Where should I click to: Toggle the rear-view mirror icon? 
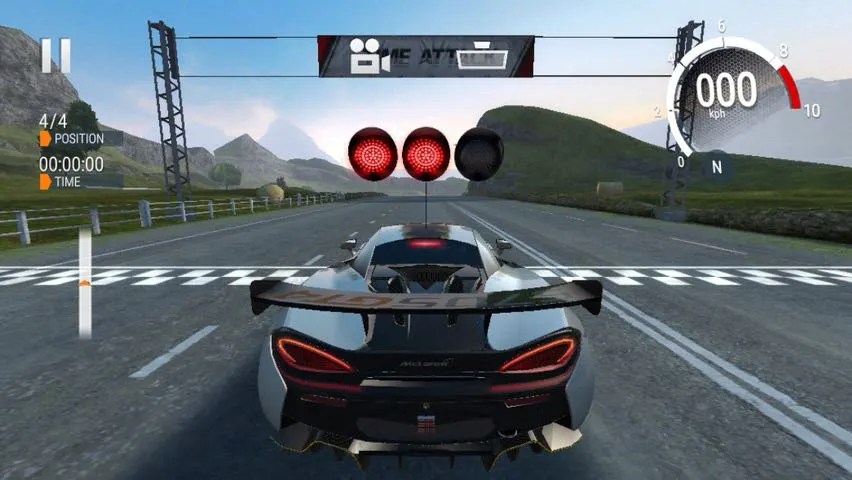(480, 57)
